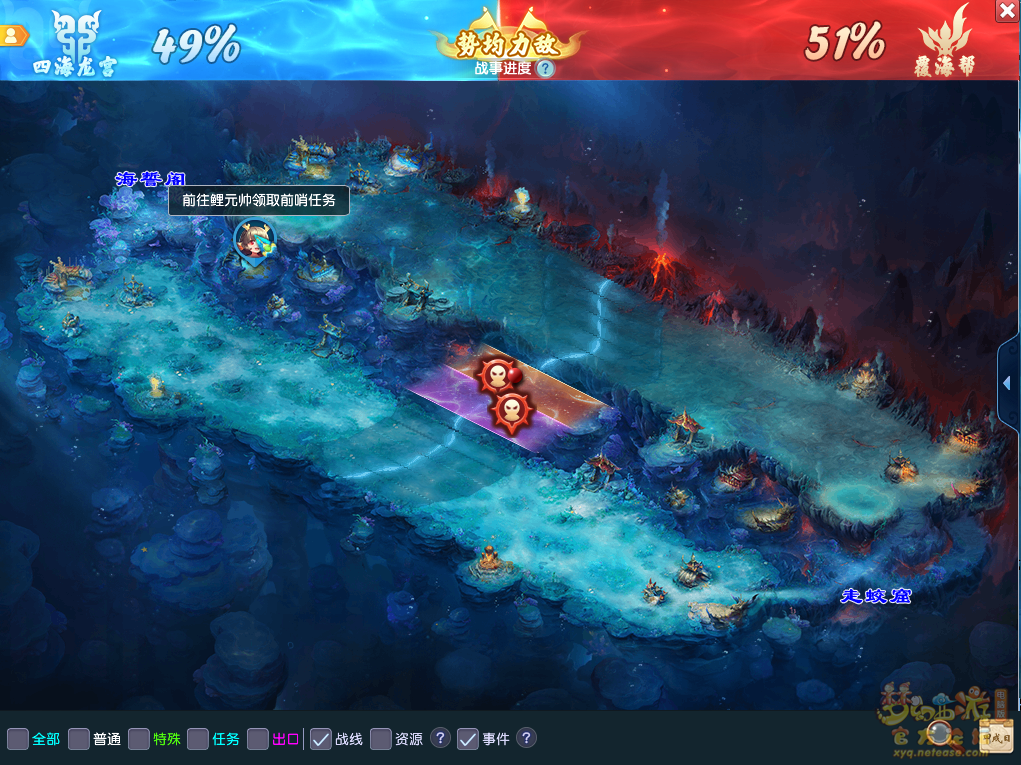This screenshot has width=1021, height=765.
Task: Select the character portrait marker on the map
Action: [x=253, y=239]
